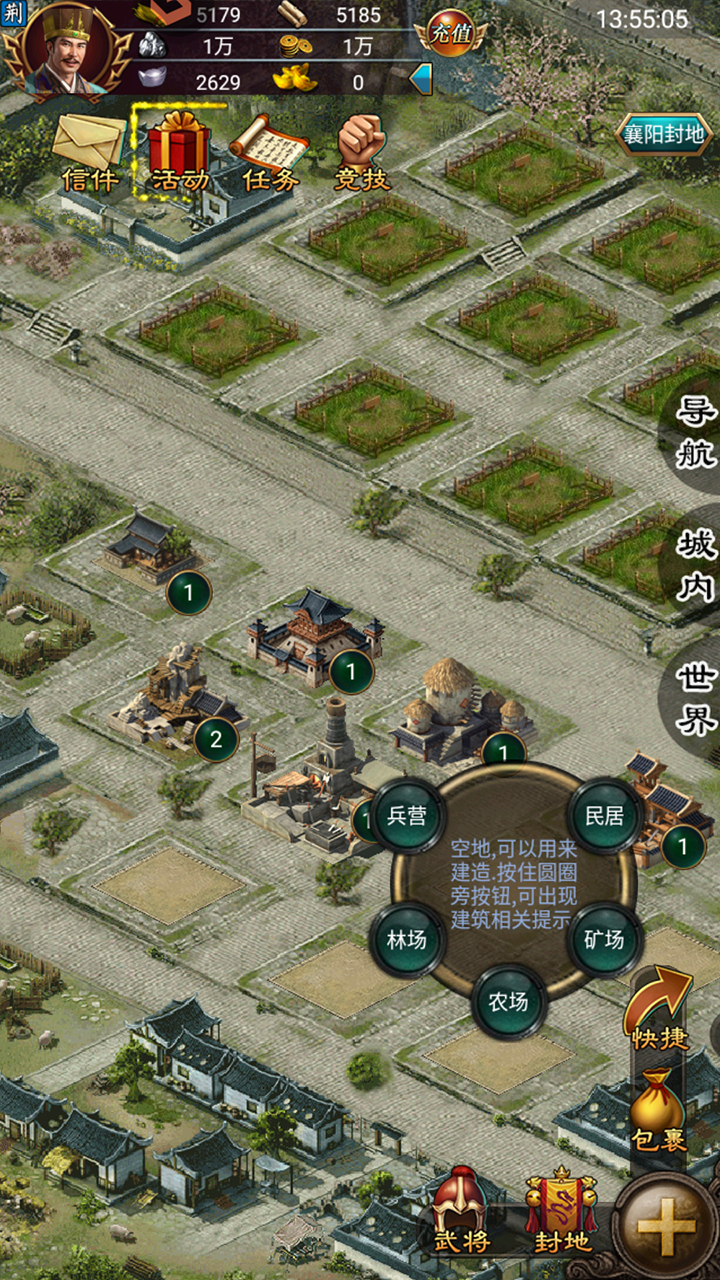Enter the 竞技 arena fist icon

click(x=361, y=150)
